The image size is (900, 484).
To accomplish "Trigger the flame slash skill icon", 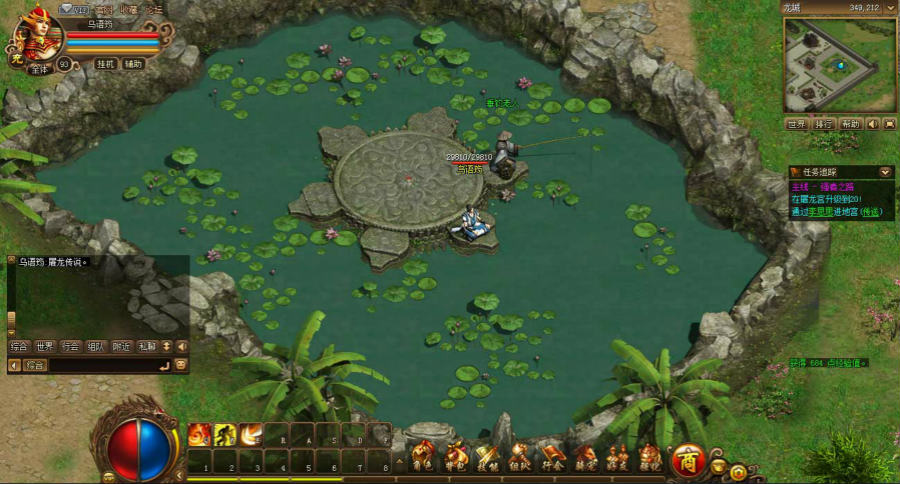I will [x=249, y=435].
